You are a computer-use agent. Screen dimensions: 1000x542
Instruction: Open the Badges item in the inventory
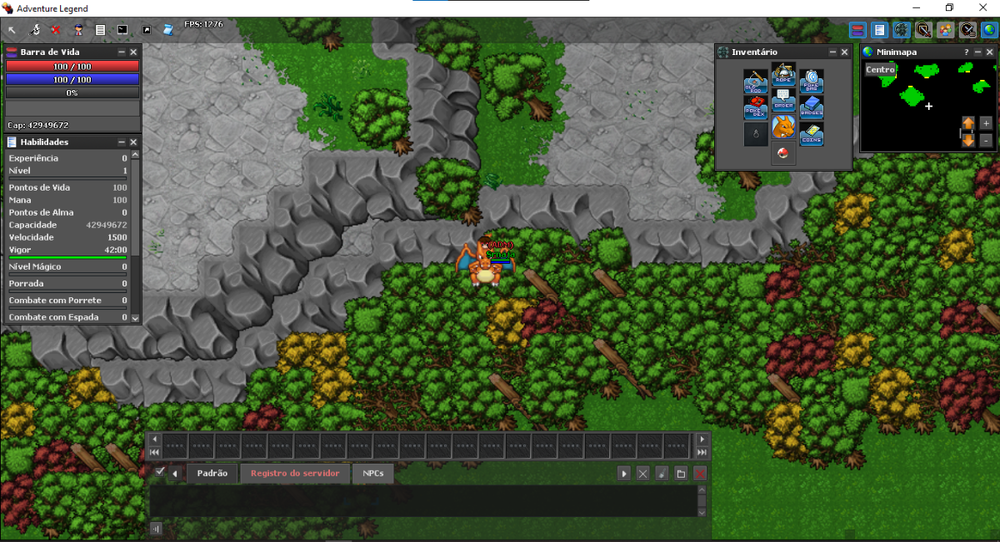point(811,106)
